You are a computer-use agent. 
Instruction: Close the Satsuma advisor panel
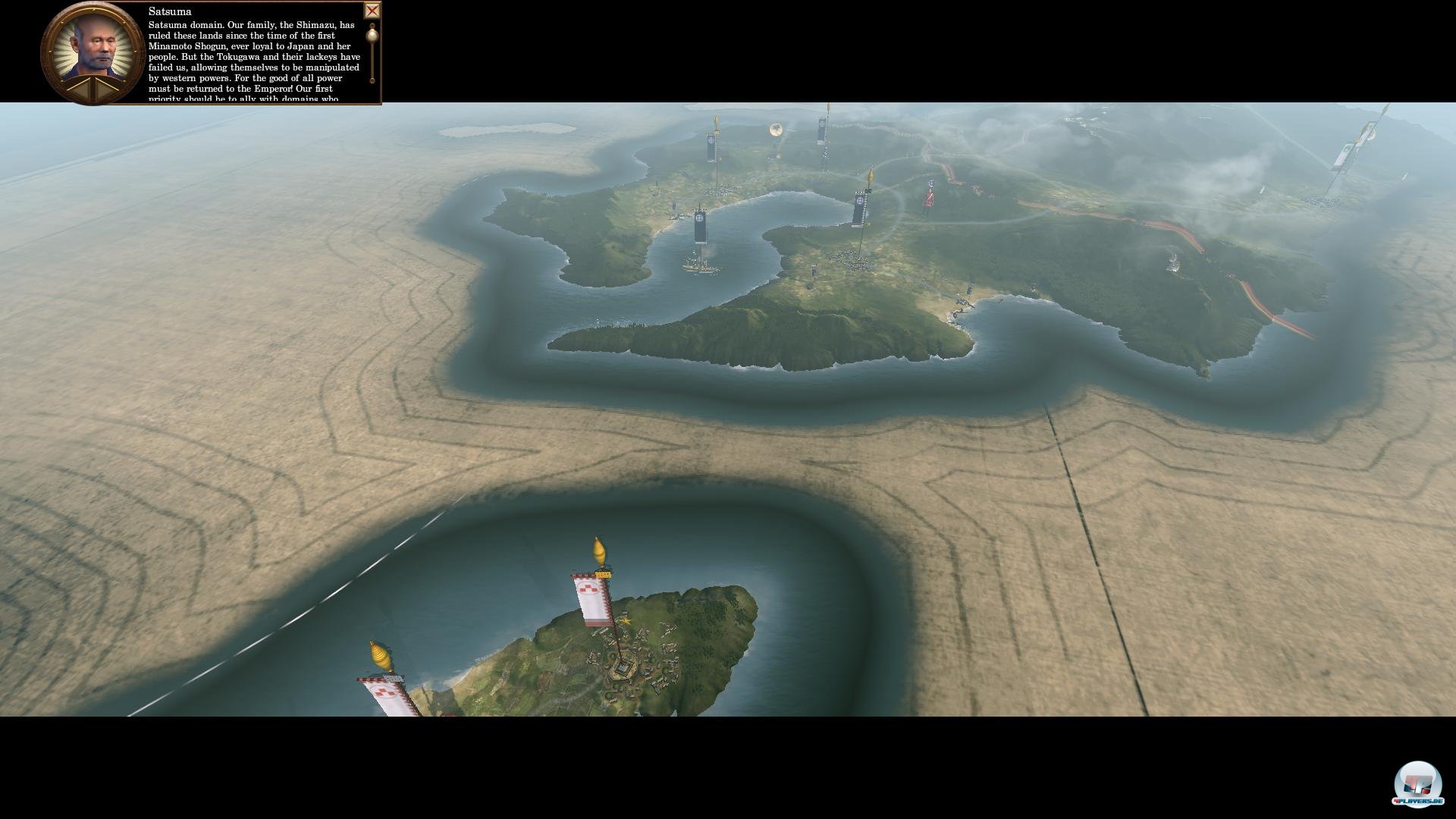pos(372,11)
